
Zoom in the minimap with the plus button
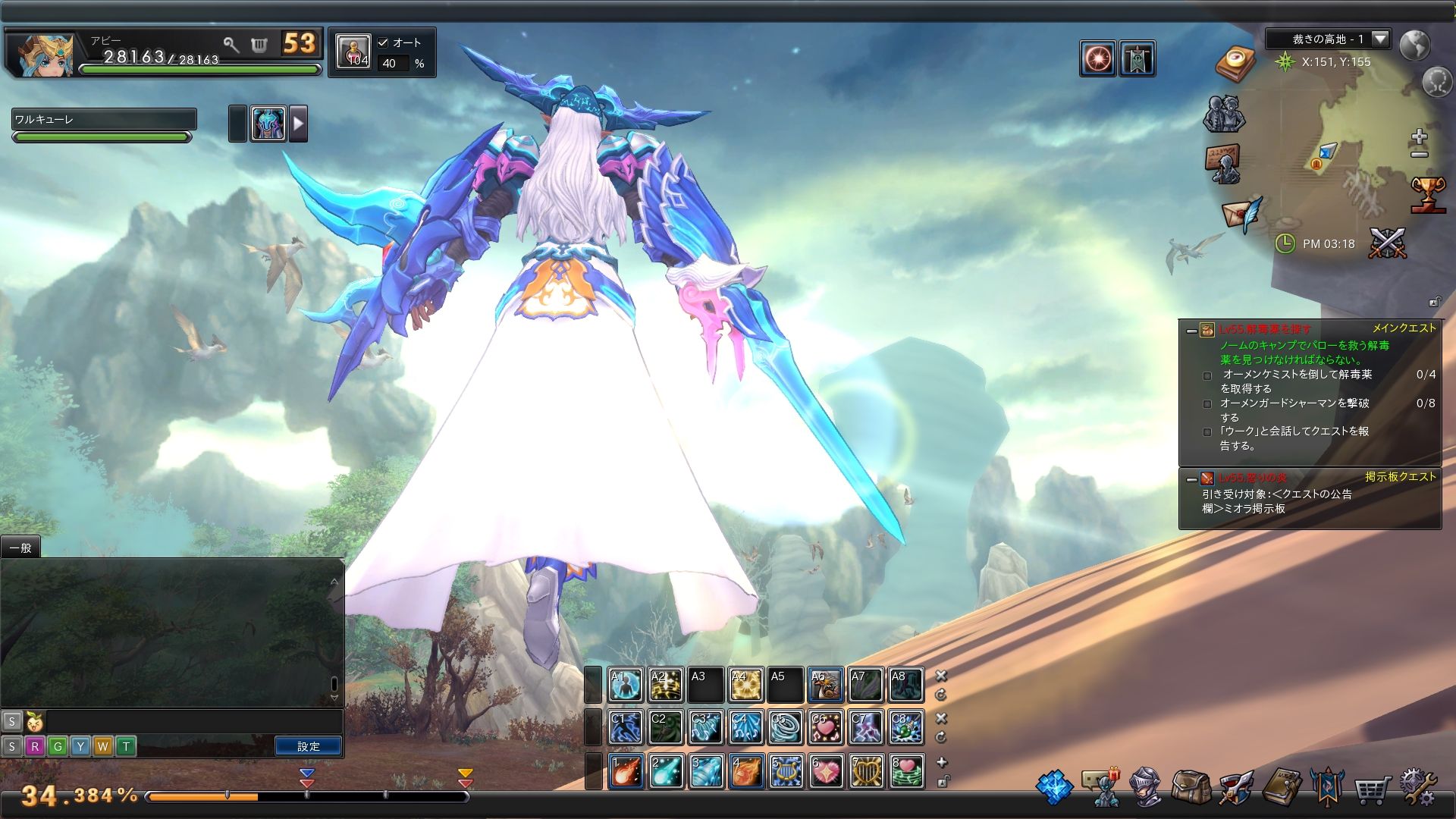click(1420, 137)
